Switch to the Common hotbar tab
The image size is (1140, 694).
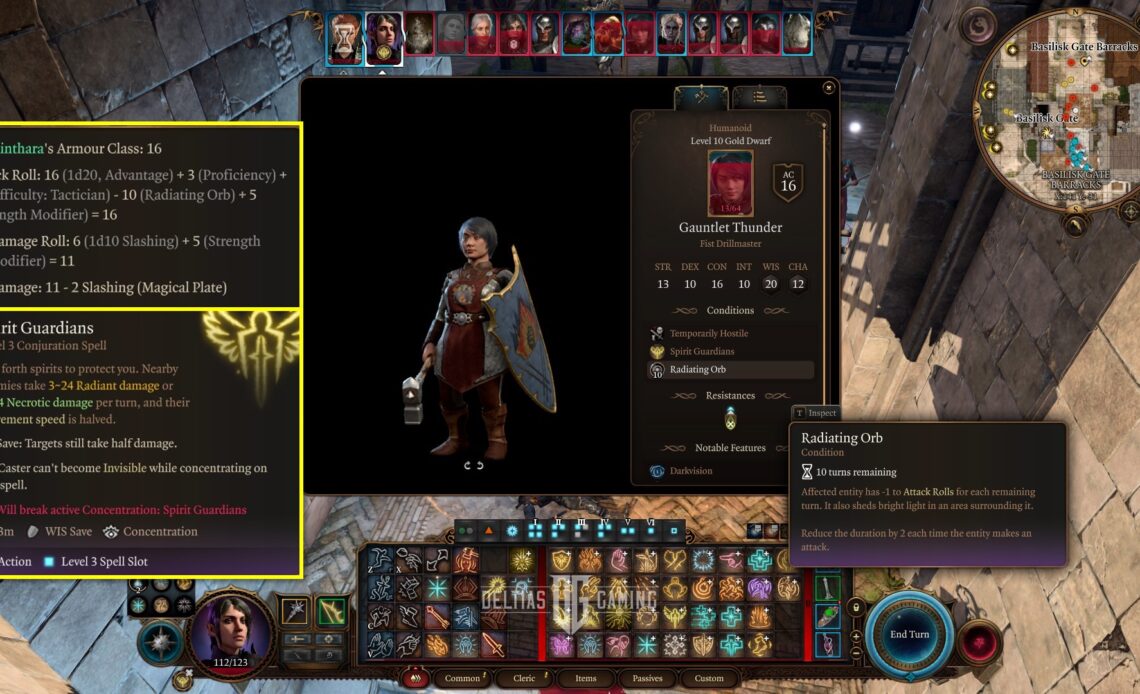[x=462, y=678]
